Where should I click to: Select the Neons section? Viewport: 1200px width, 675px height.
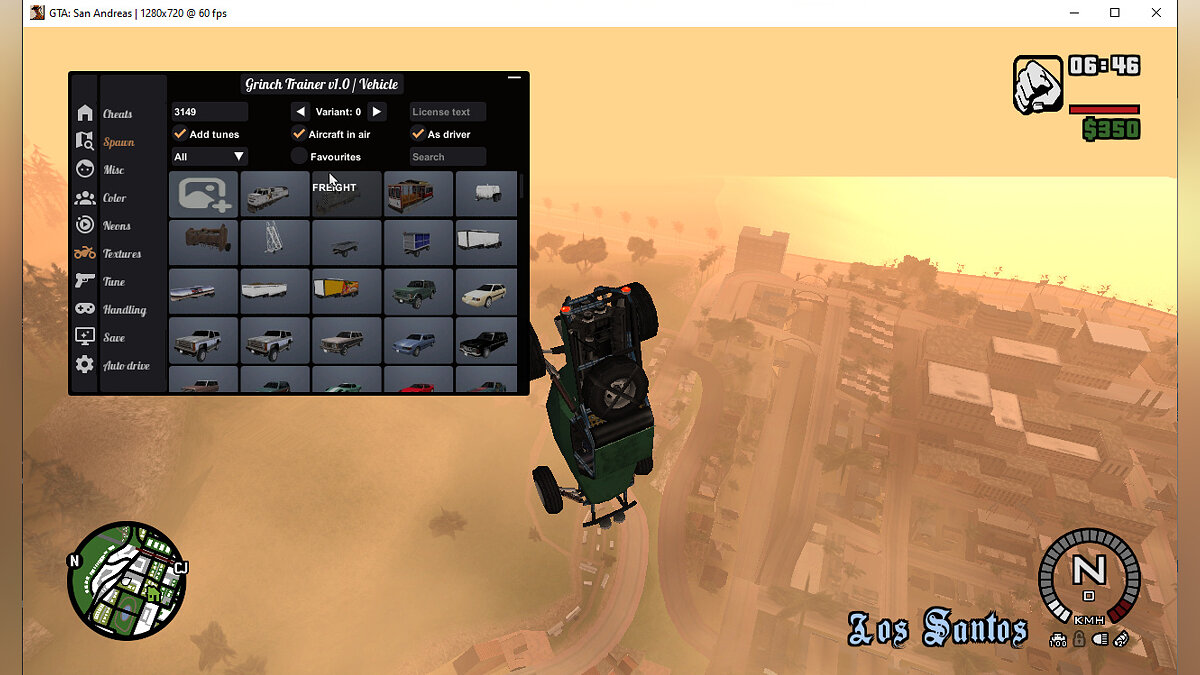116,226
